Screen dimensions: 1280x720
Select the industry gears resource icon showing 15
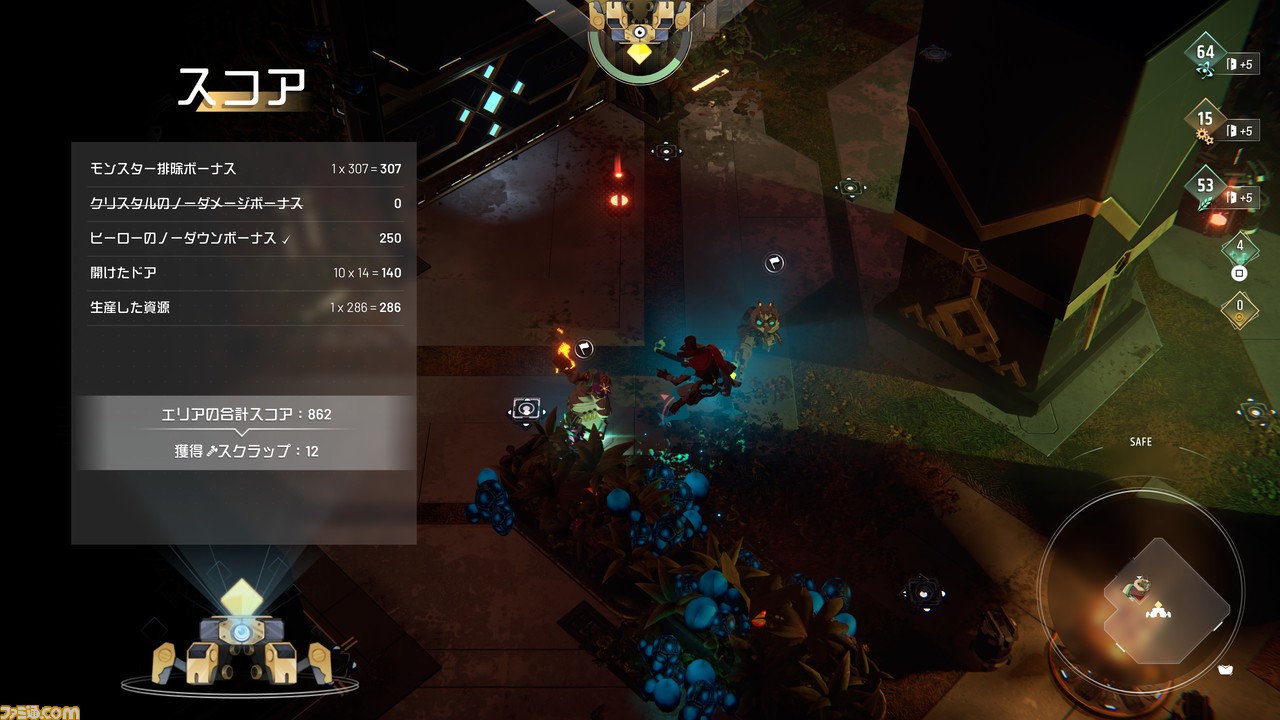[x=1205, y=123]
